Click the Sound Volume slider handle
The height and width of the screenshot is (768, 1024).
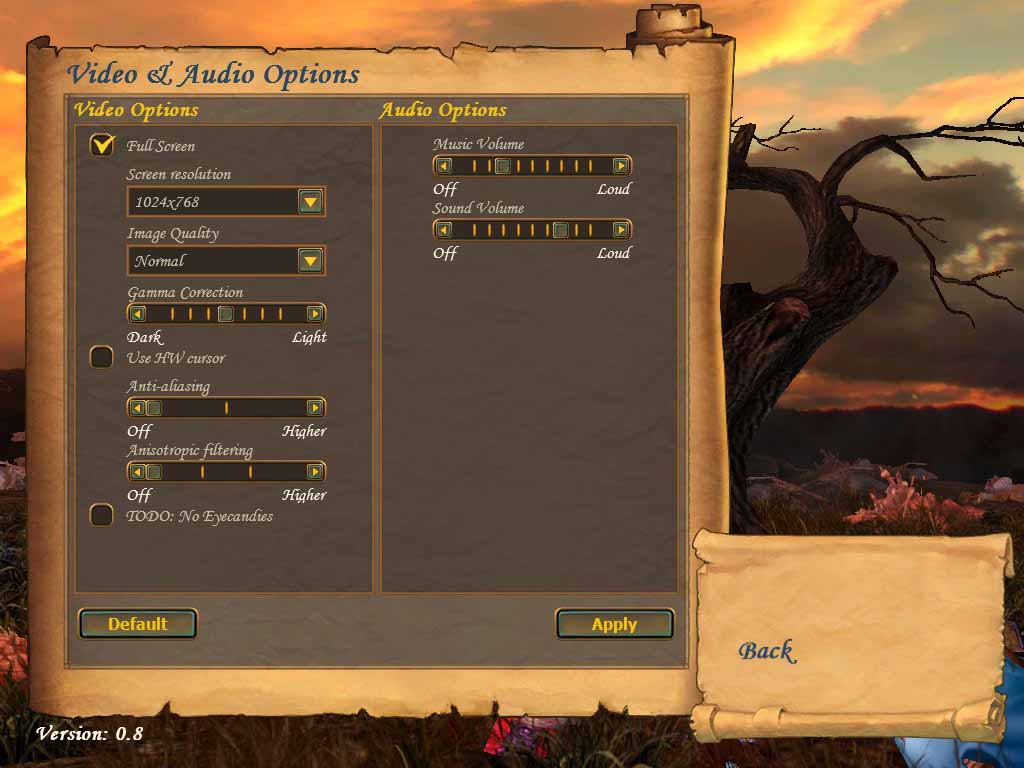[561, 230]
